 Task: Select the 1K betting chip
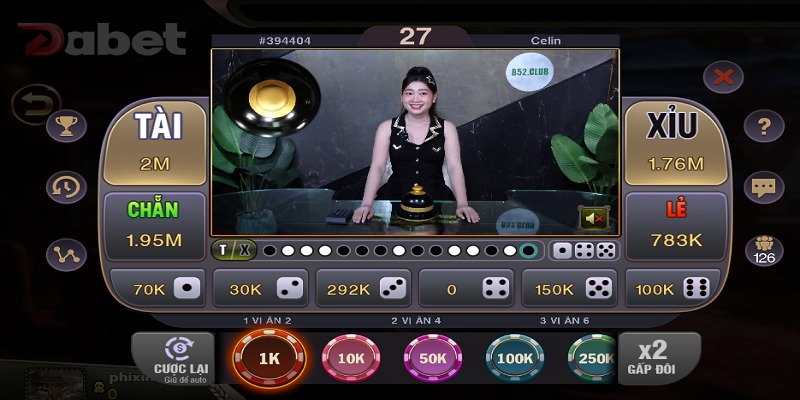tap(267, 359)
